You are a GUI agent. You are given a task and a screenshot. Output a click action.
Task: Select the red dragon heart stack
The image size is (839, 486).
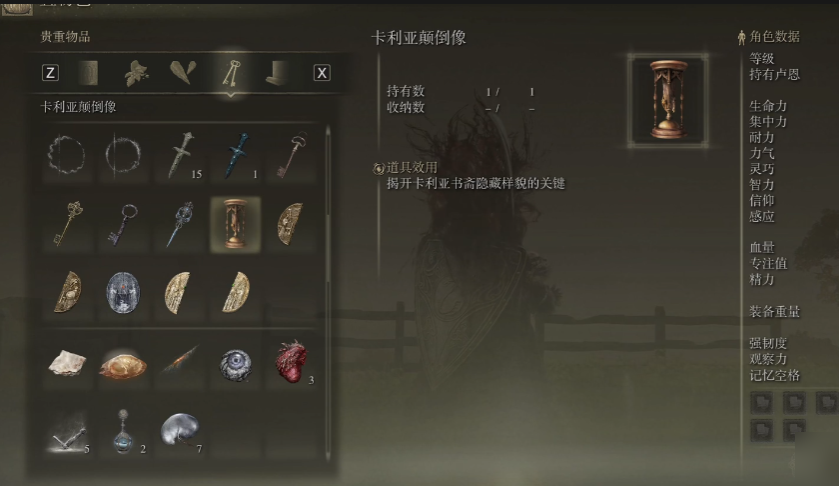291,362
